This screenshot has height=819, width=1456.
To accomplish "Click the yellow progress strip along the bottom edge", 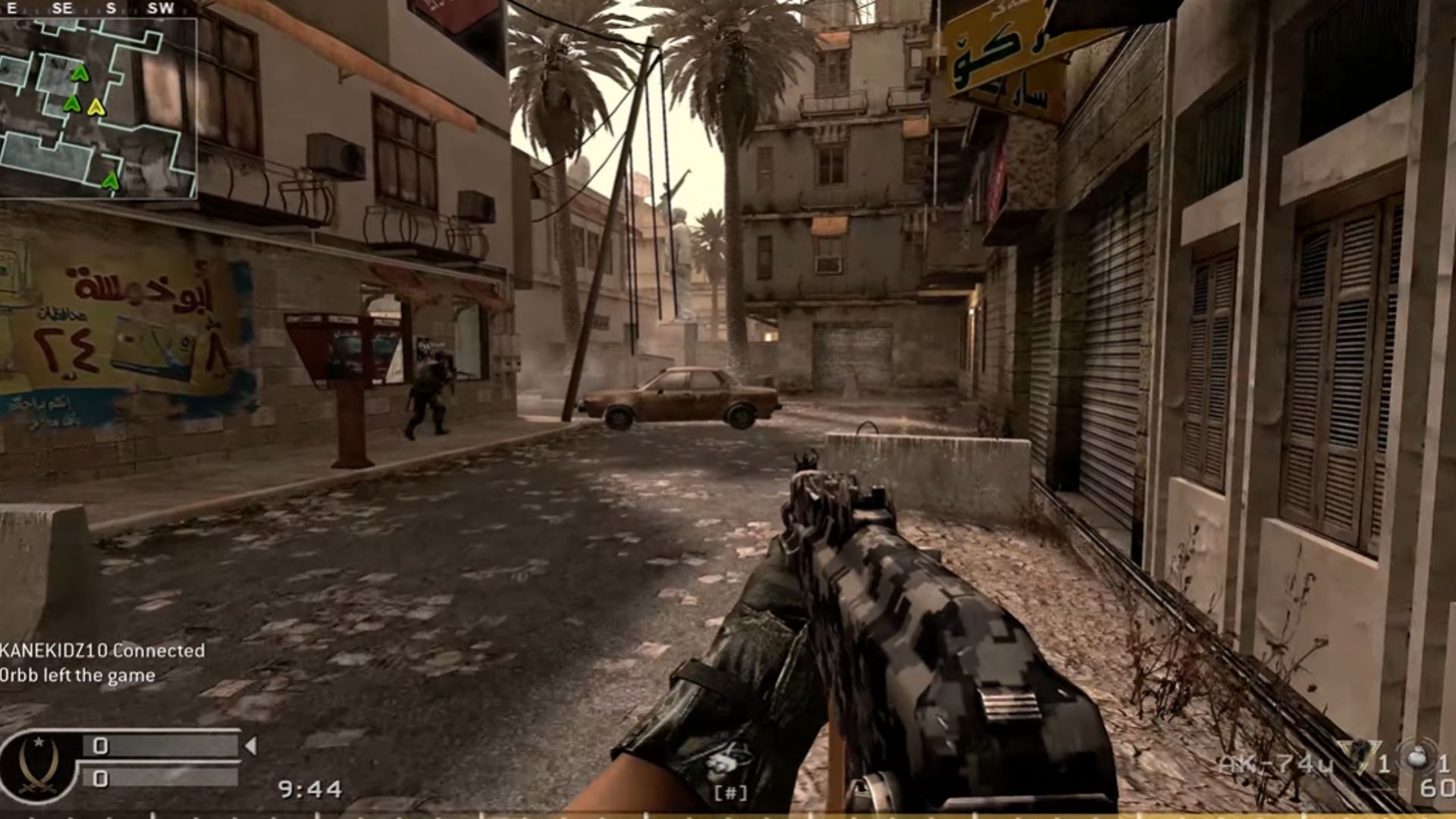I will click(728, 815).
